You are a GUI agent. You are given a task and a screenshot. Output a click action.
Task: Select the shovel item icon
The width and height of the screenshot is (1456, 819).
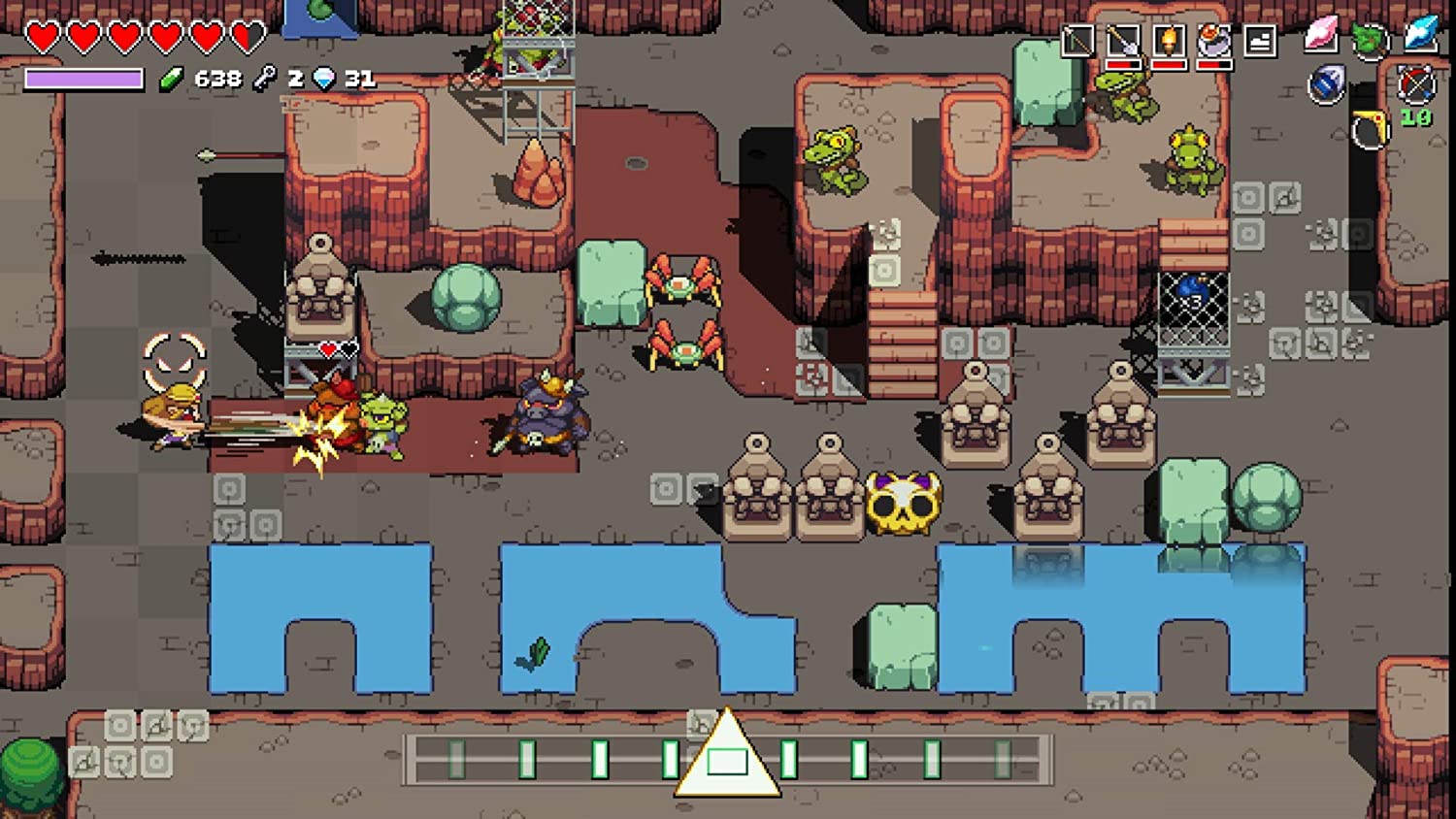[1123, 41]
